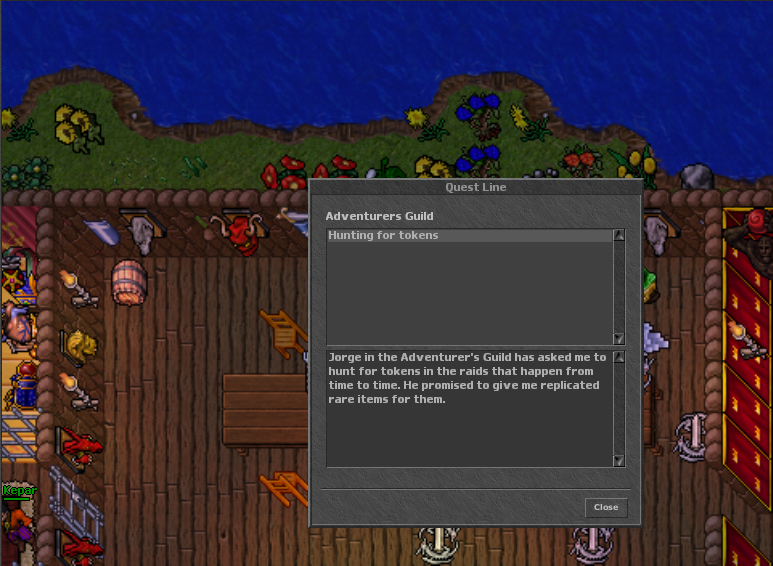Viewport: 773px width, 566px height.
Task: Close the Quest Line window
Action: click(606, 507)
